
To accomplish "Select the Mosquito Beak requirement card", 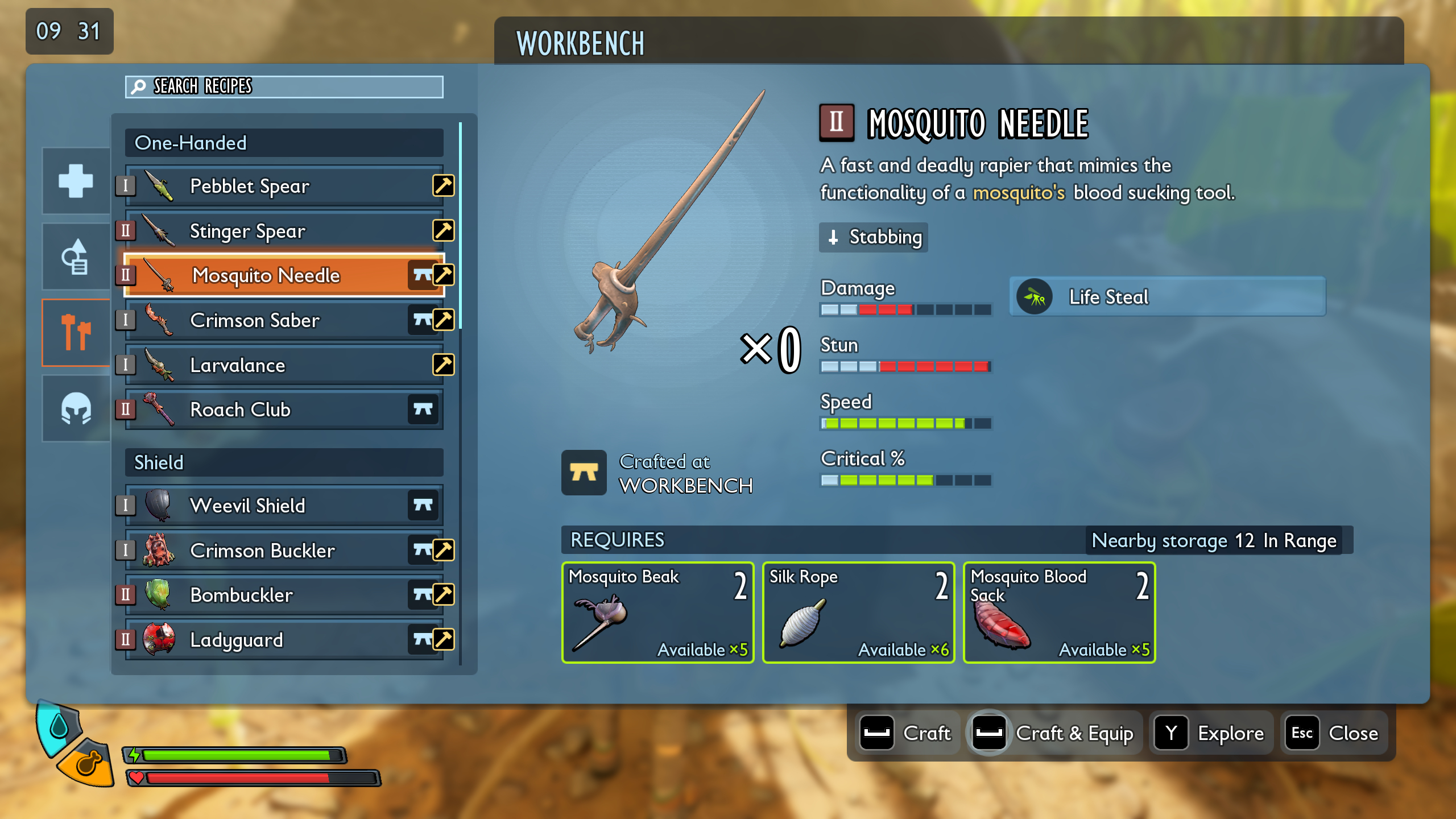I will 658,613.
